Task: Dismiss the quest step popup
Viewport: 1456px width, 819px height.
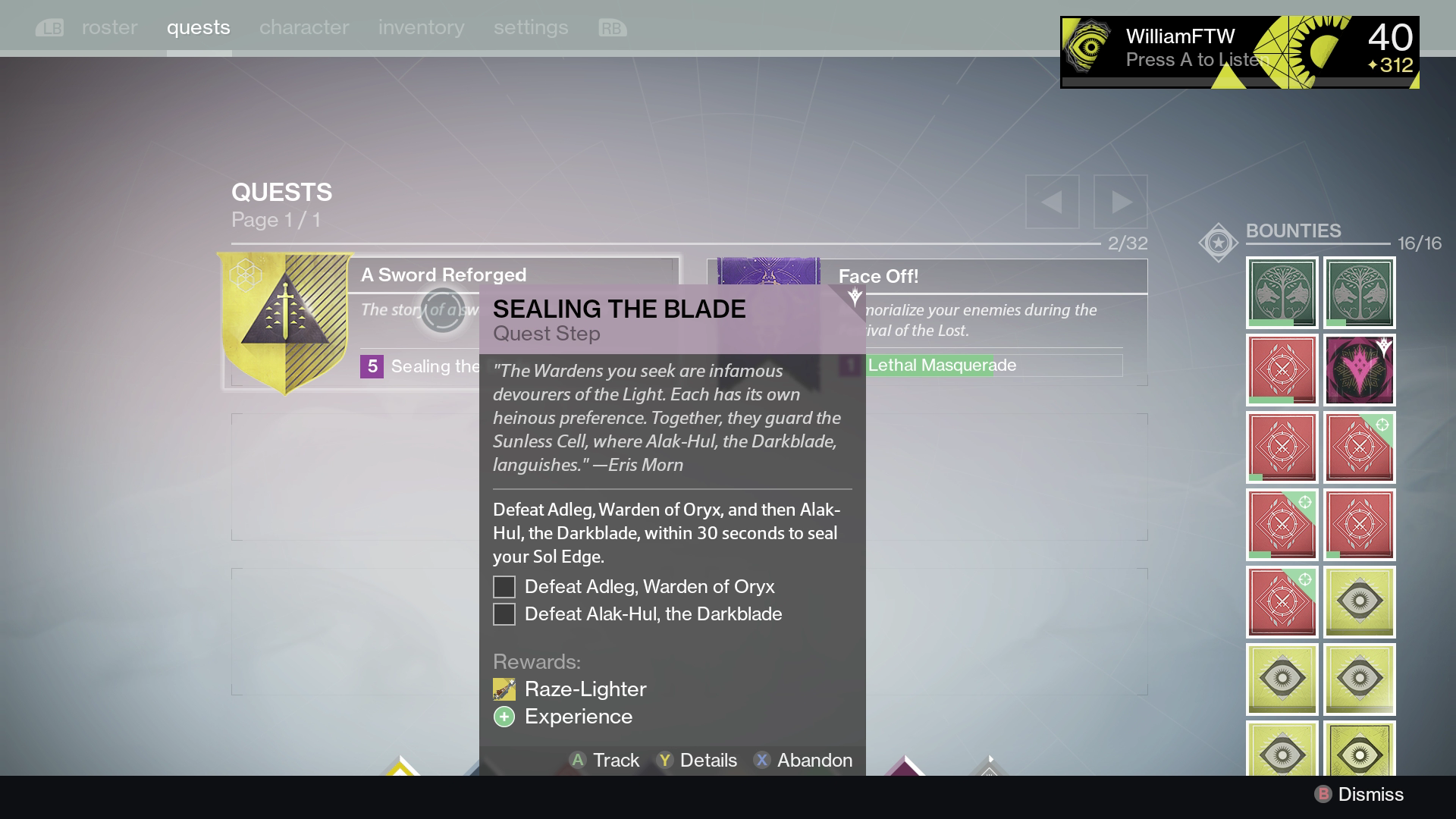Action: click(x=1359, y=794)
